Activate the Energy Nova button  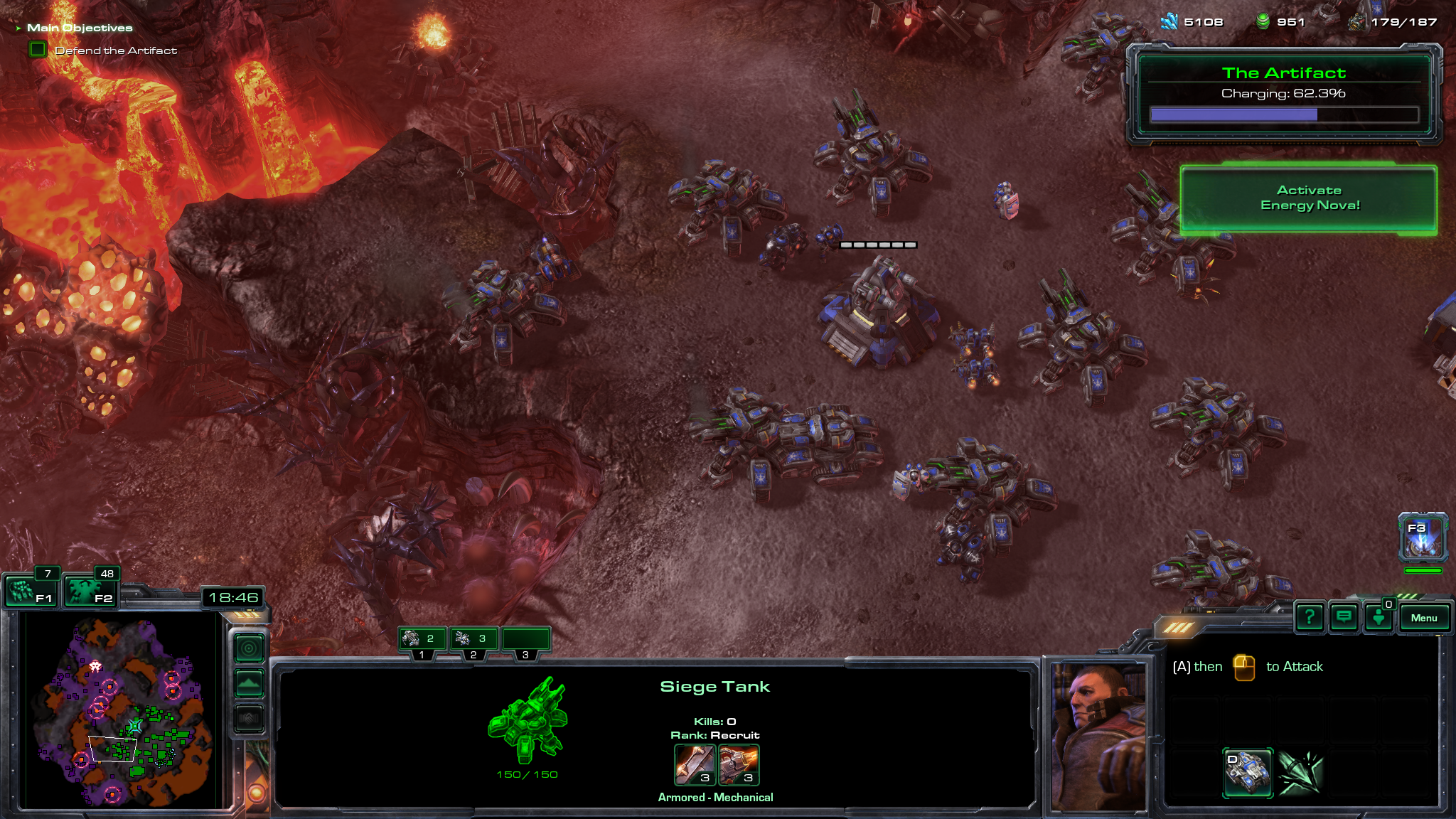pyautogui.click(x=1309, y=199)
